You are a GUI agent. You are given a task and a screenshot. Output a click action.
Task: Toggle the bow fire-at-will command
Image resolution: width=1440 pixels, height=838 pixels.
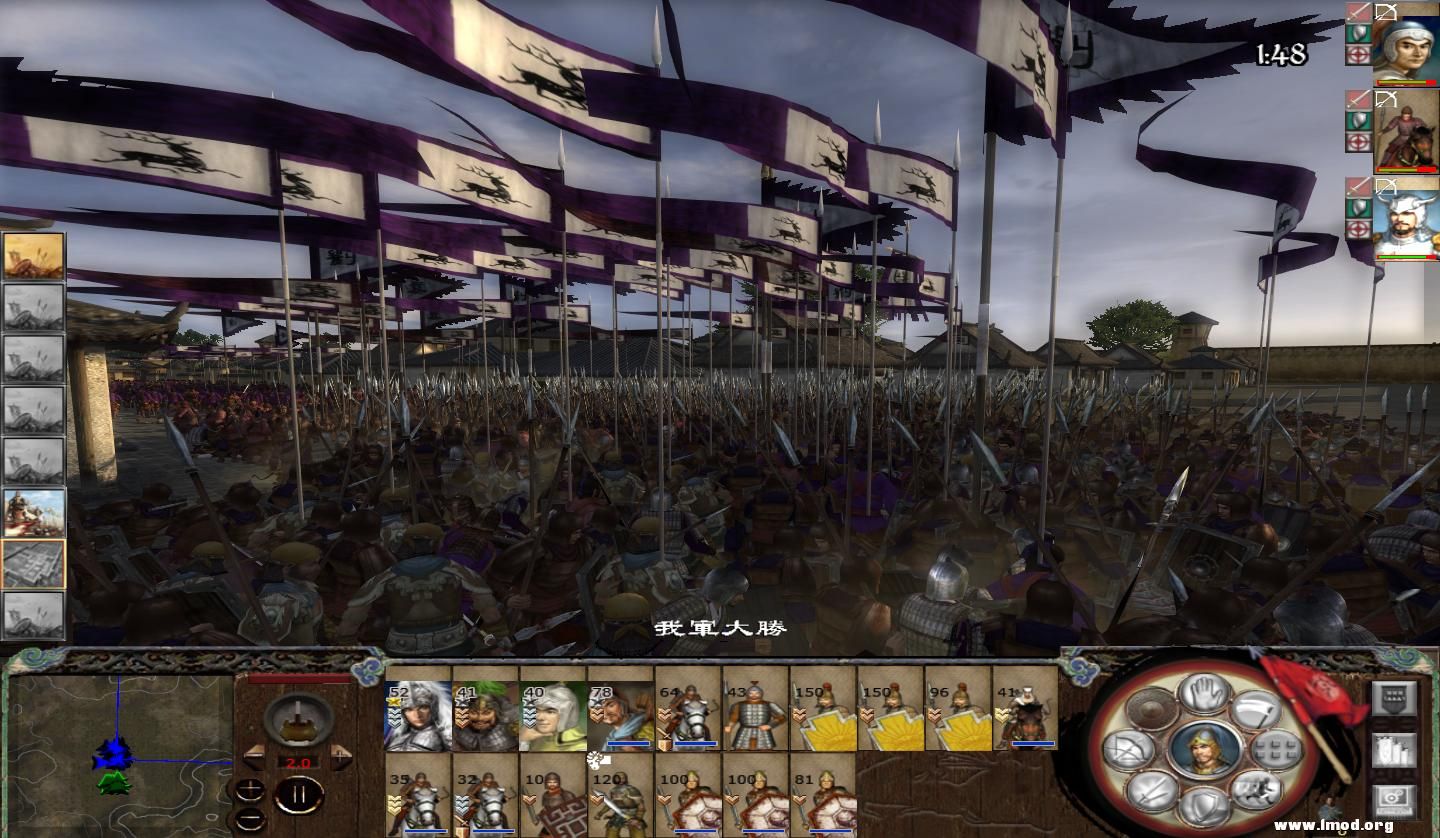click(1128, 750)
